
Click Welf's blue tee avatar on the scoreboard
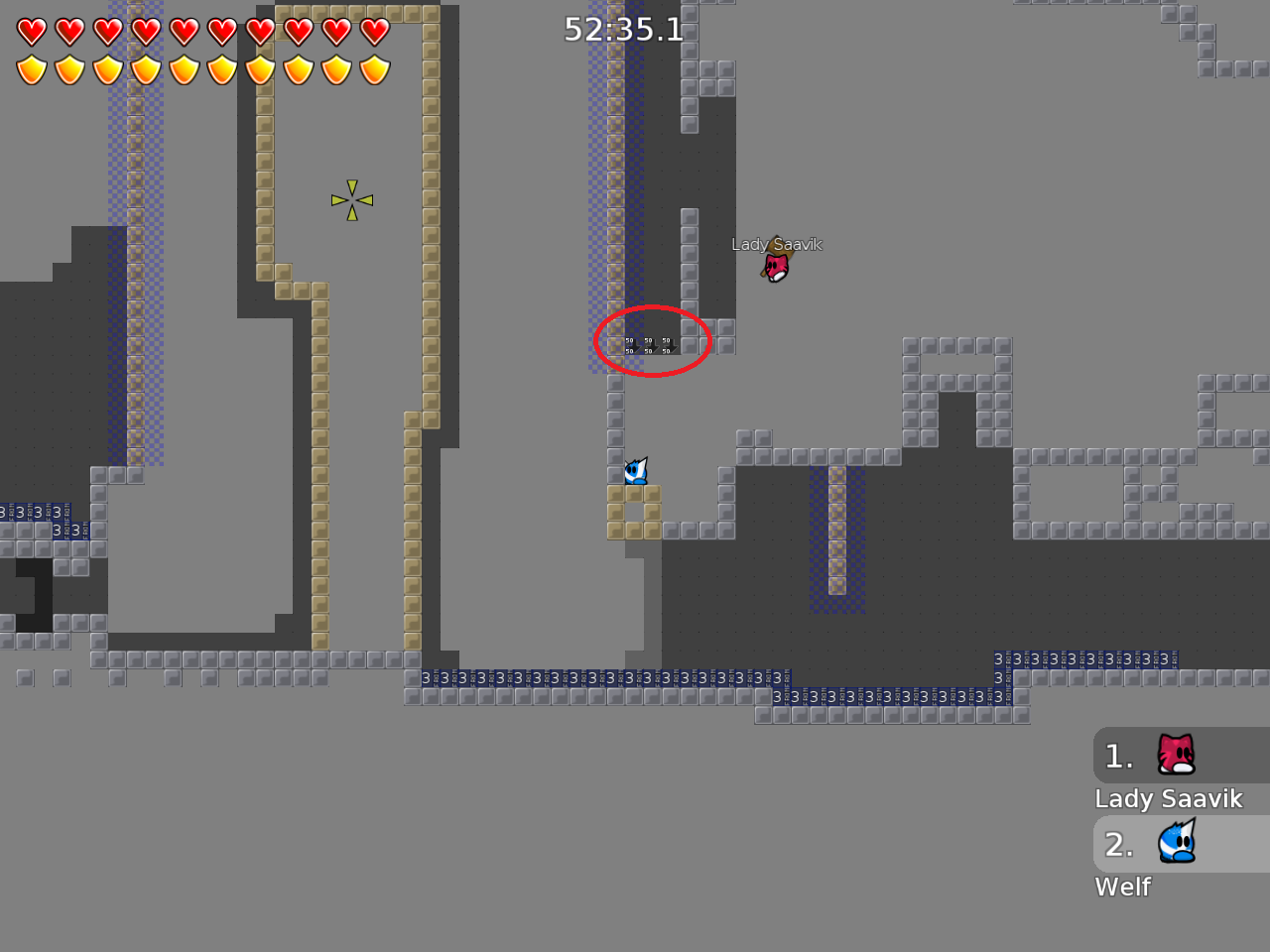1175,844
